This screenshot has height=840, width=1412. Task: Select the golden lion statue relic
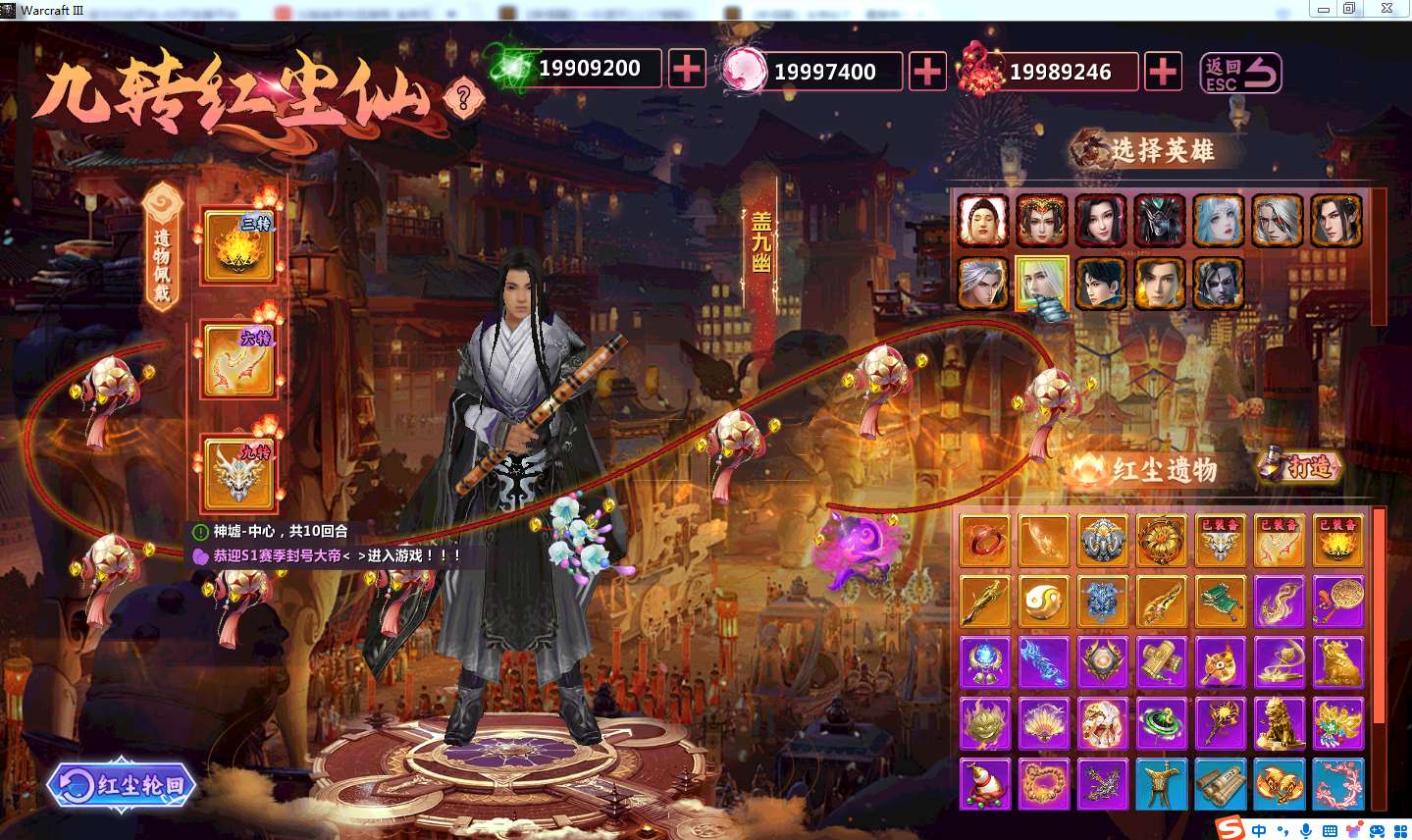click(1280, 725)
